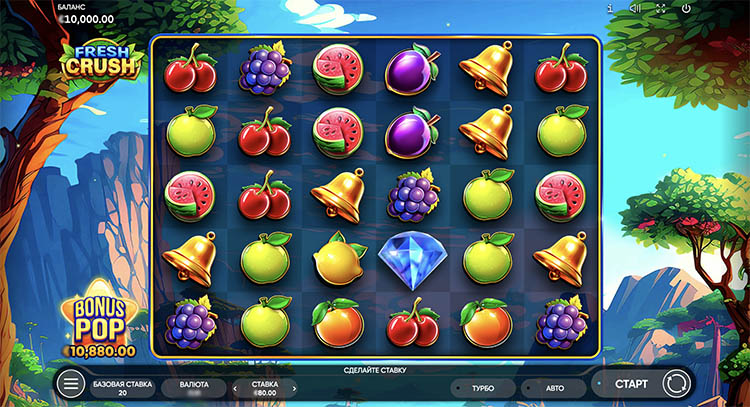Click the power exit icon

pyautogui.click(x=685, y=9)
